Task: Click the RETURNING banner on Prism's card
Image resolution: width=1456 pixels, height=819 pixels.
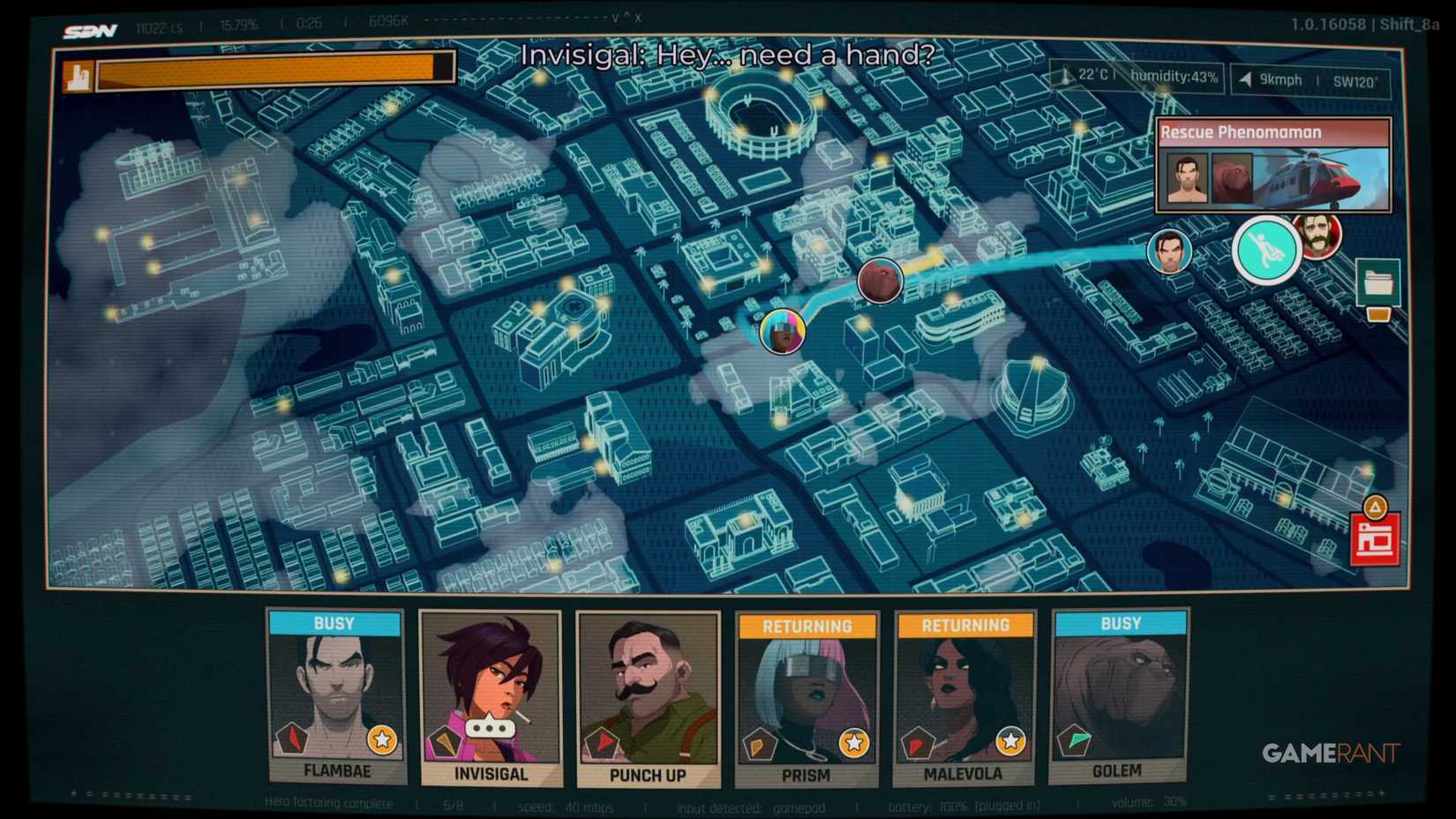Action: 806,625
